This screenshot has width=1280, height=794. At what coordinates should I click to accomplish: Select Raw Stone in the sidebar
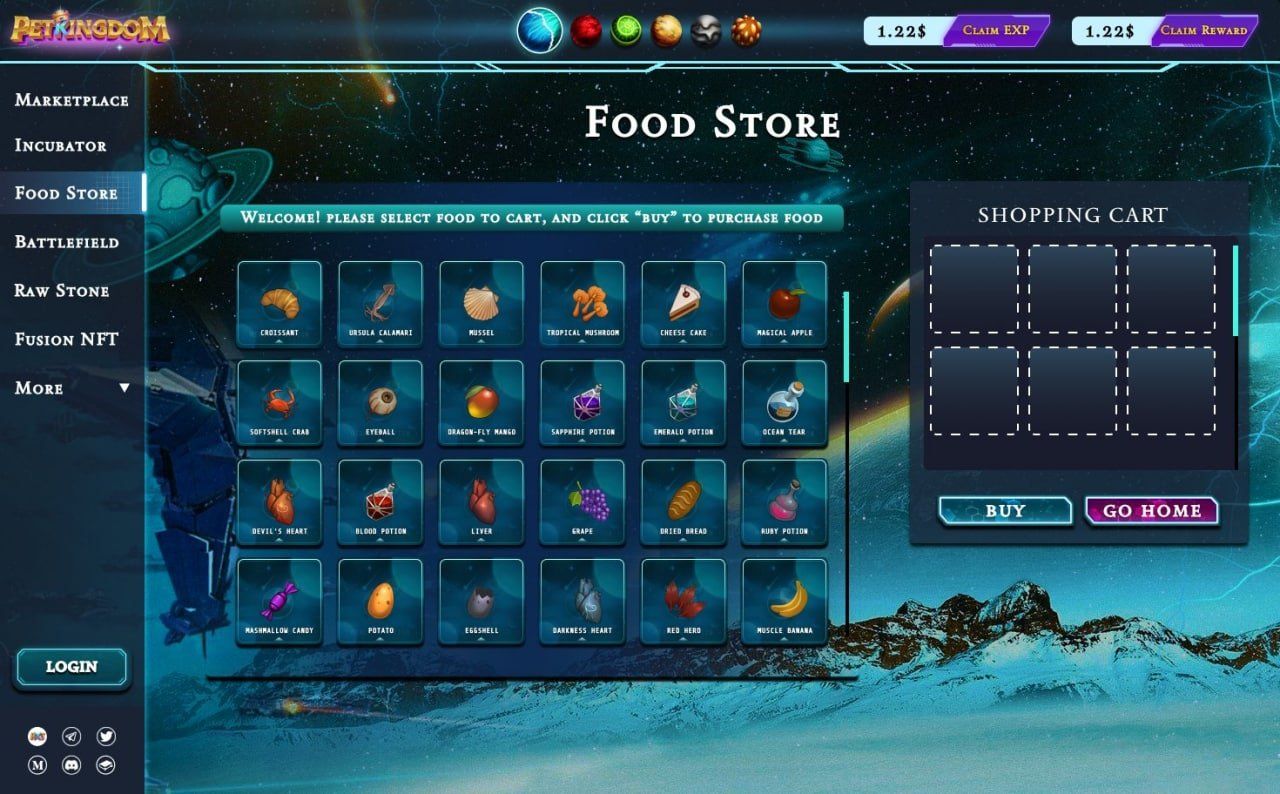point(61,291)
